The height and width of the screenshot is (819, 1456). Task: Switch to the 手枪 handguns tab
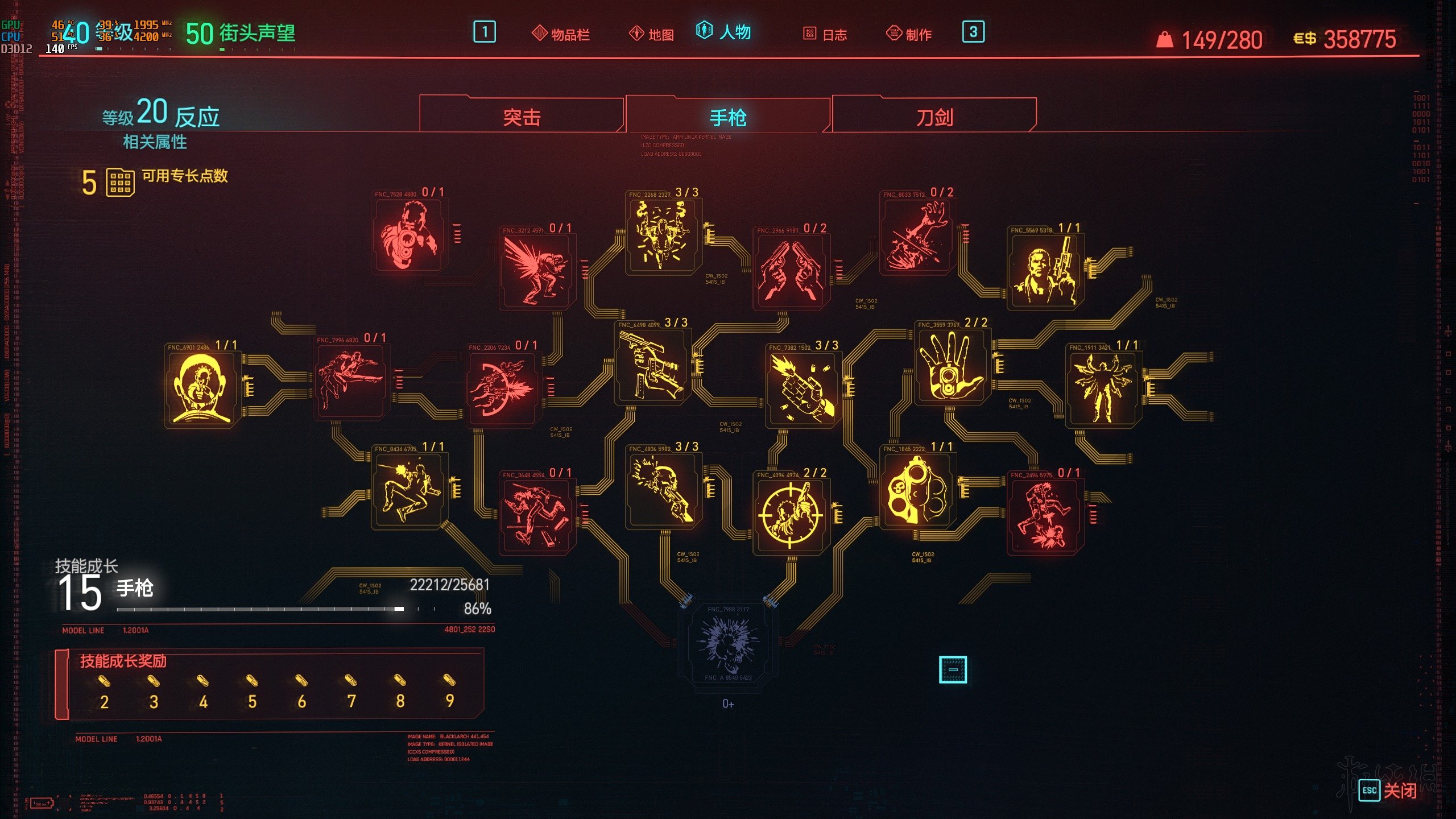728,117
